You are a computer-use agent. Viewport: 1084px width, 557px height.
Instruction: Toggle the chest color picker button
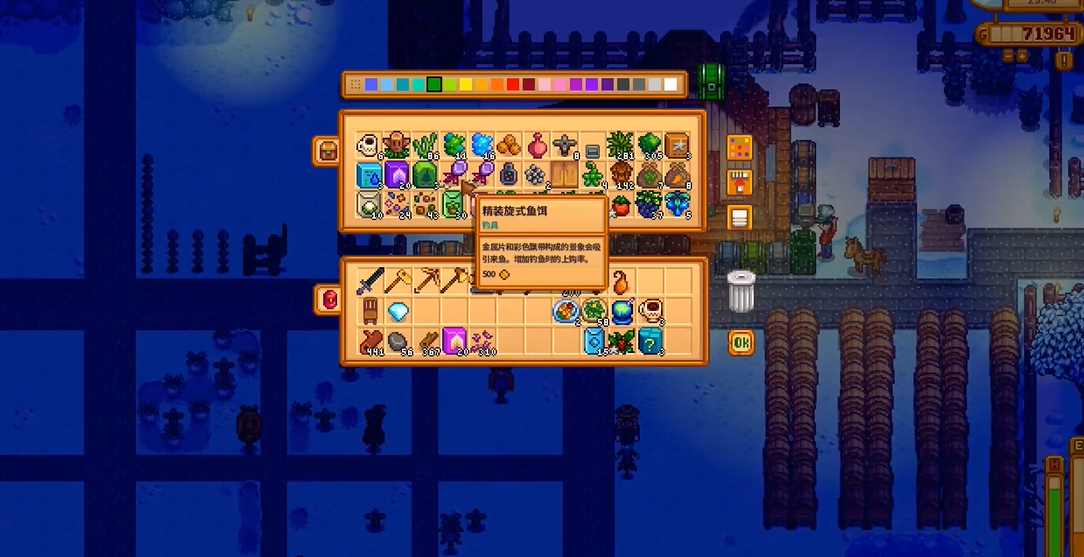point(740,150)
